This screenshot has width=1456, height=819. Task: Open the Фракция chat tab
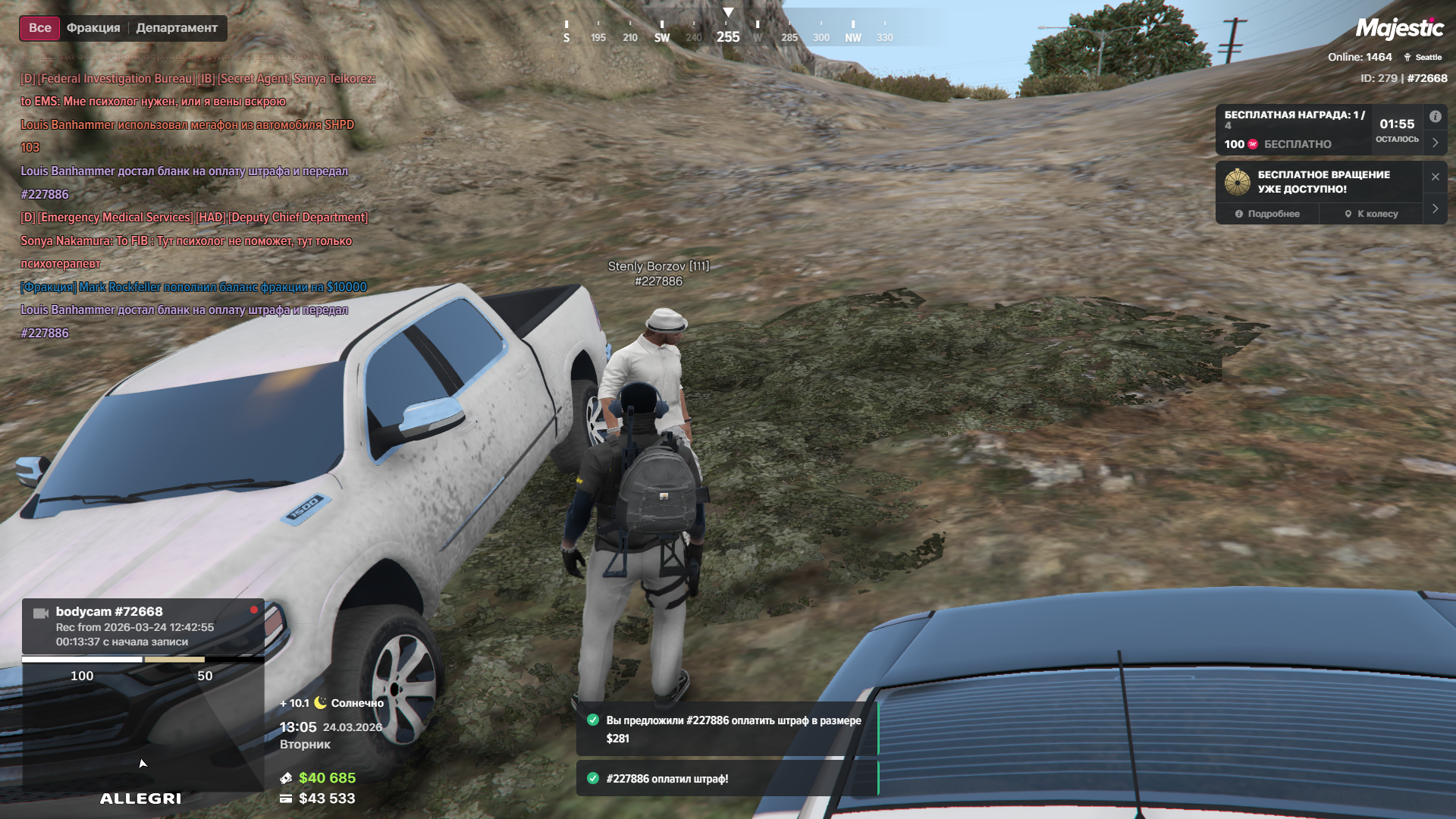93,28
